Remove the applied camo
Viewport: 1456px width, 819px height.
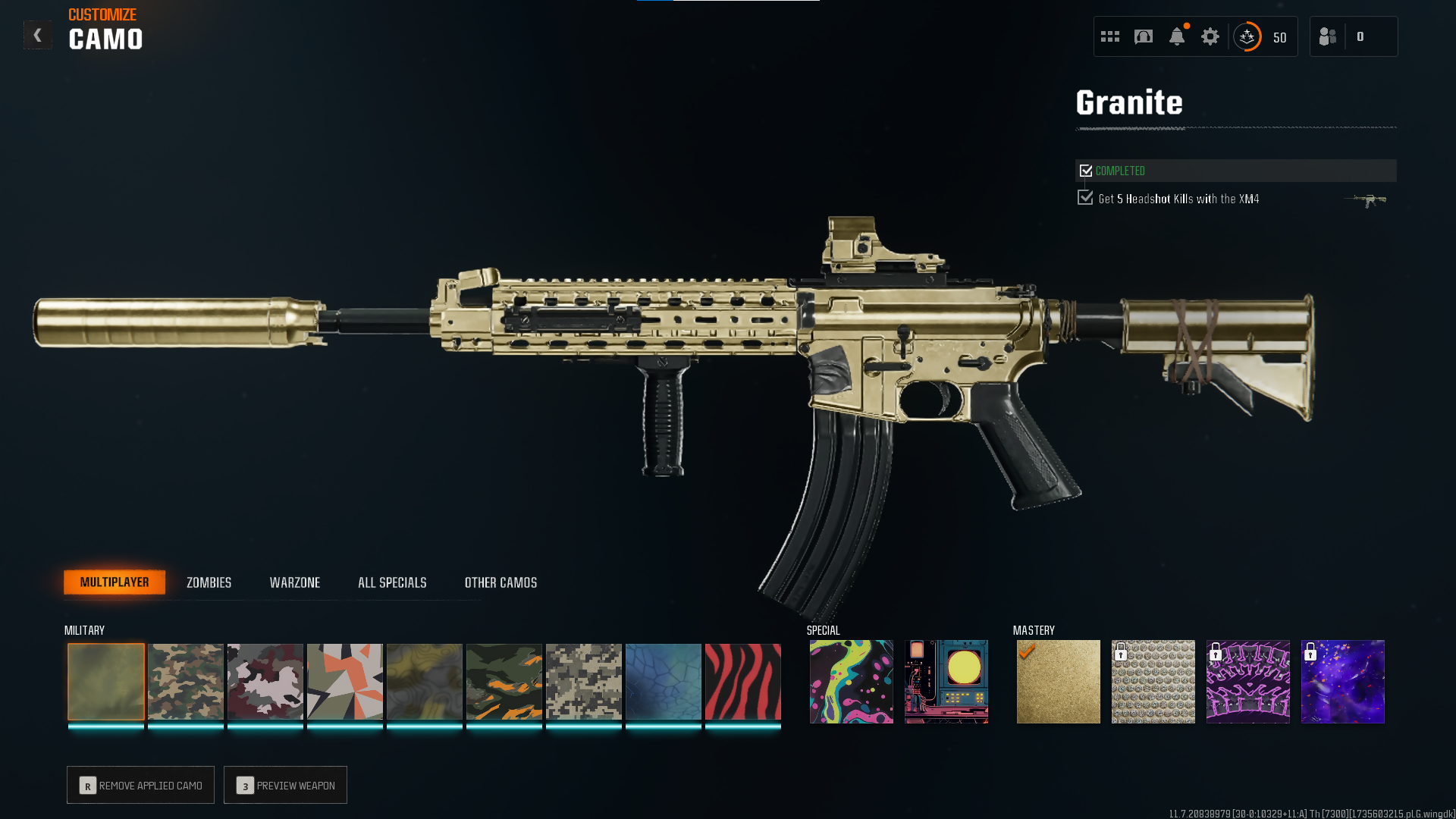coord(140,785)
